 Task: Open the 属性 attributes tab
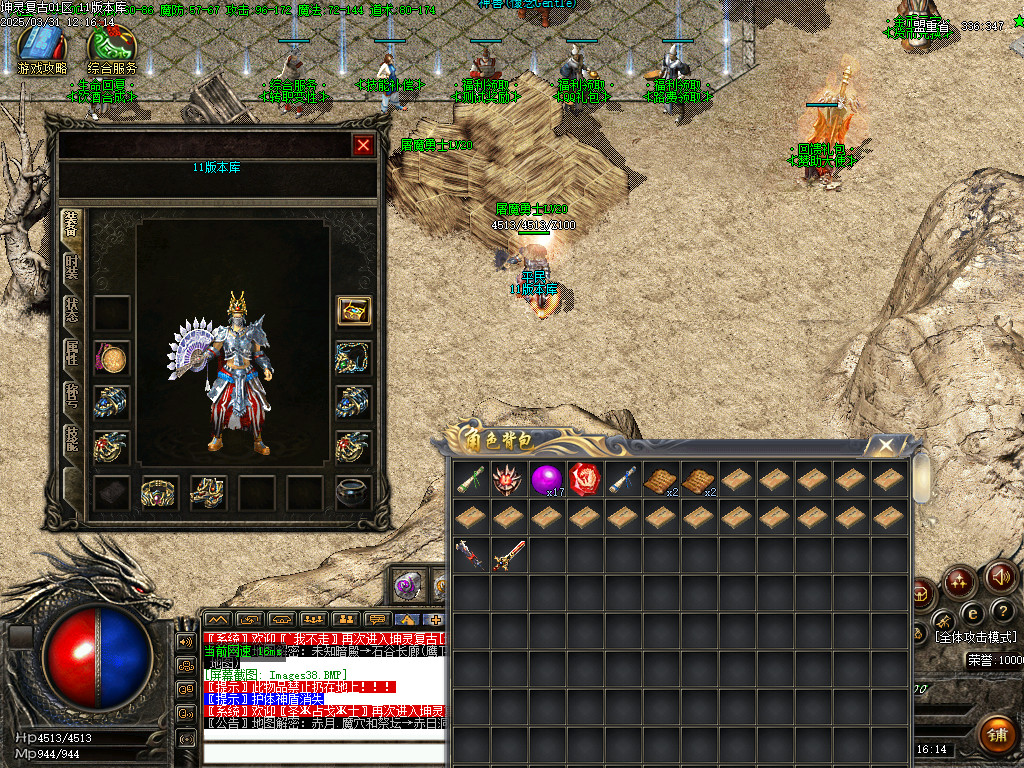coord(72,351)
